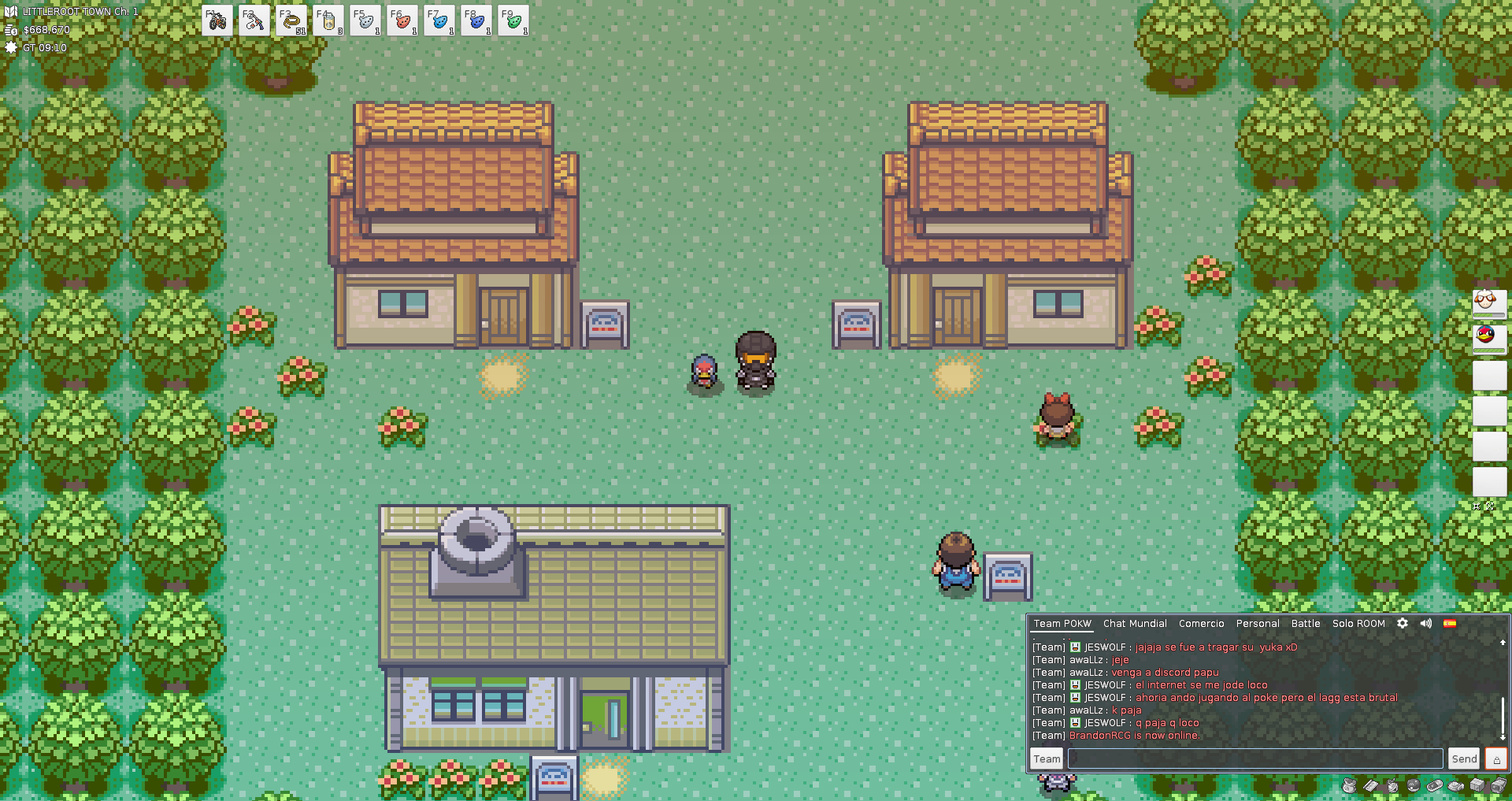Use the bicycle in hotbar slot F1

click(217, 20)
